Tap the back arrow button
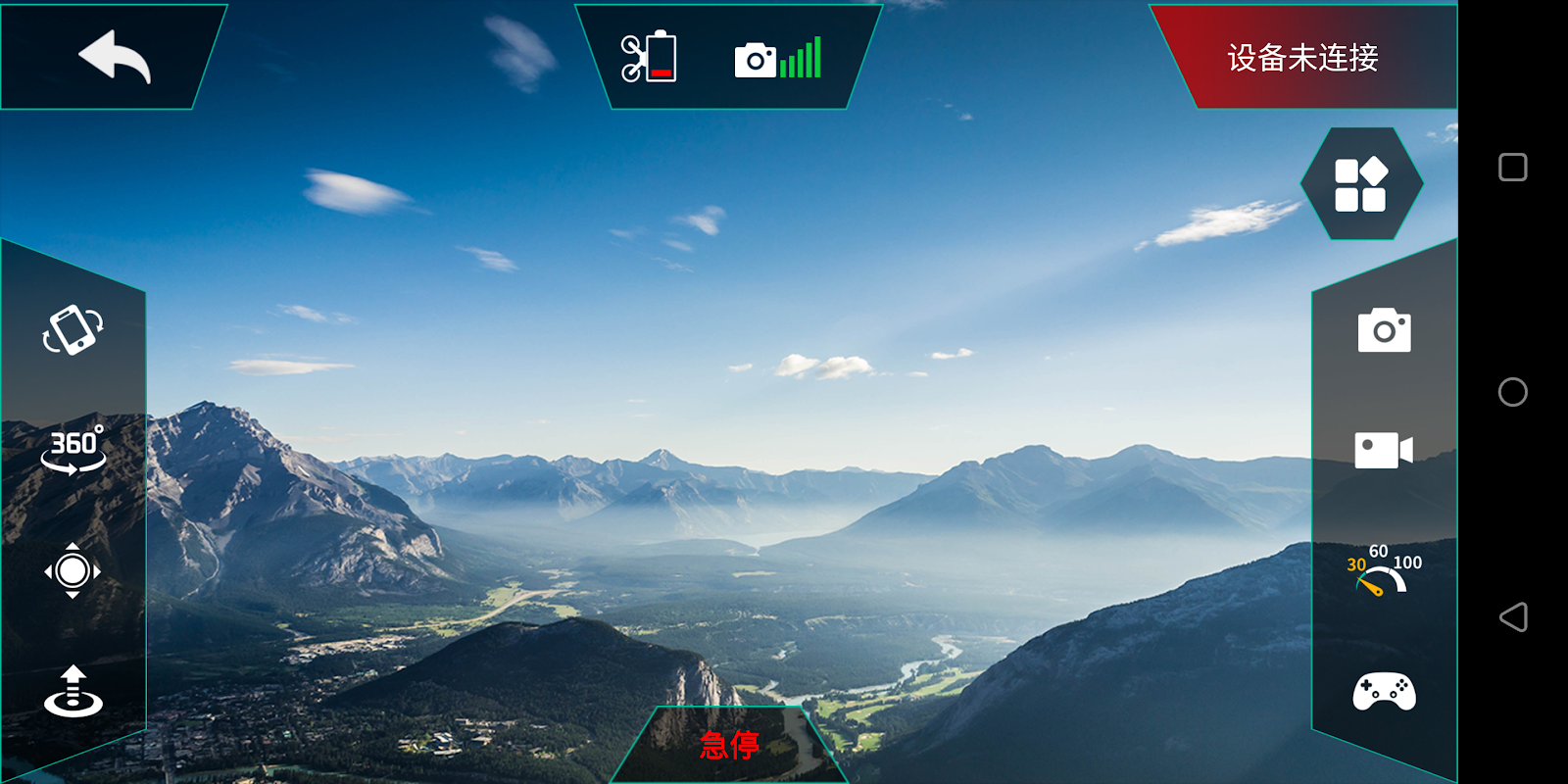 tap(114, 57)
